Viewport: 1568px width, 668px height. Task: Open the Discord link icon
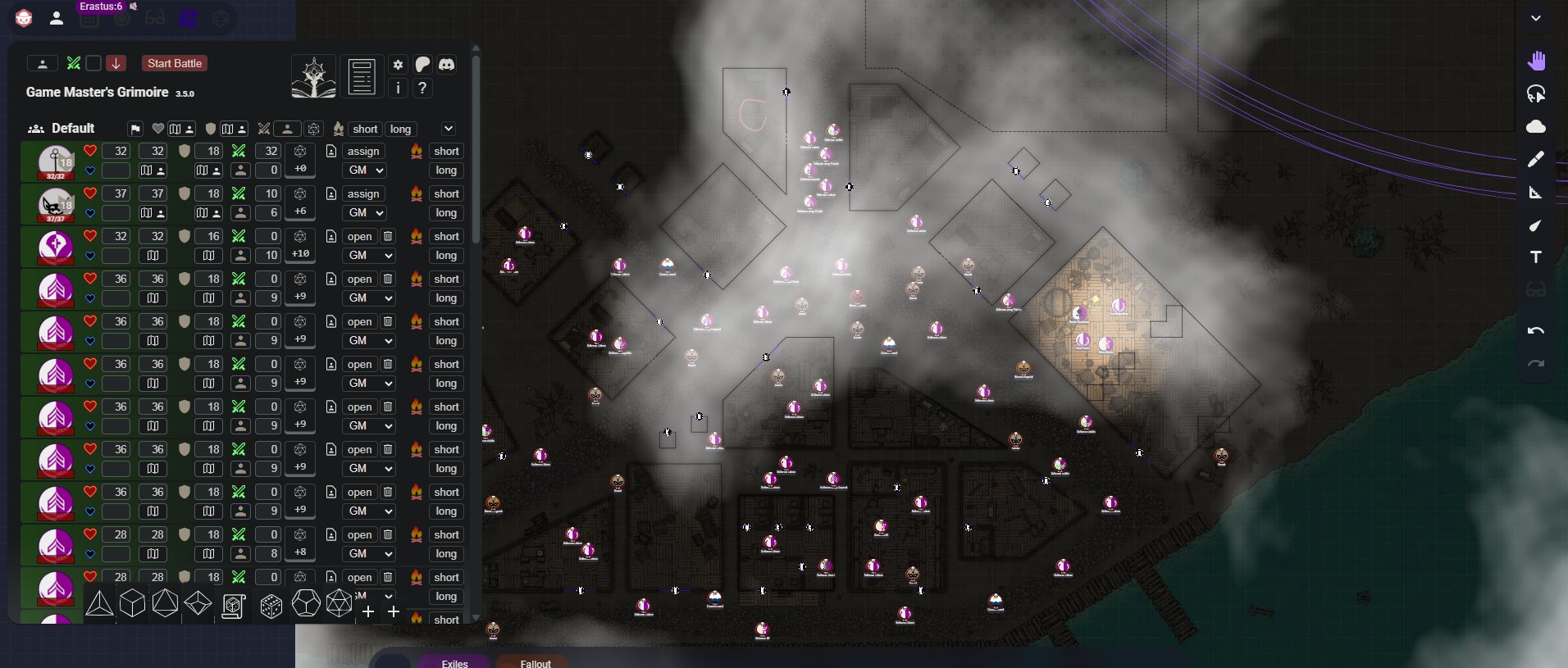446,64
